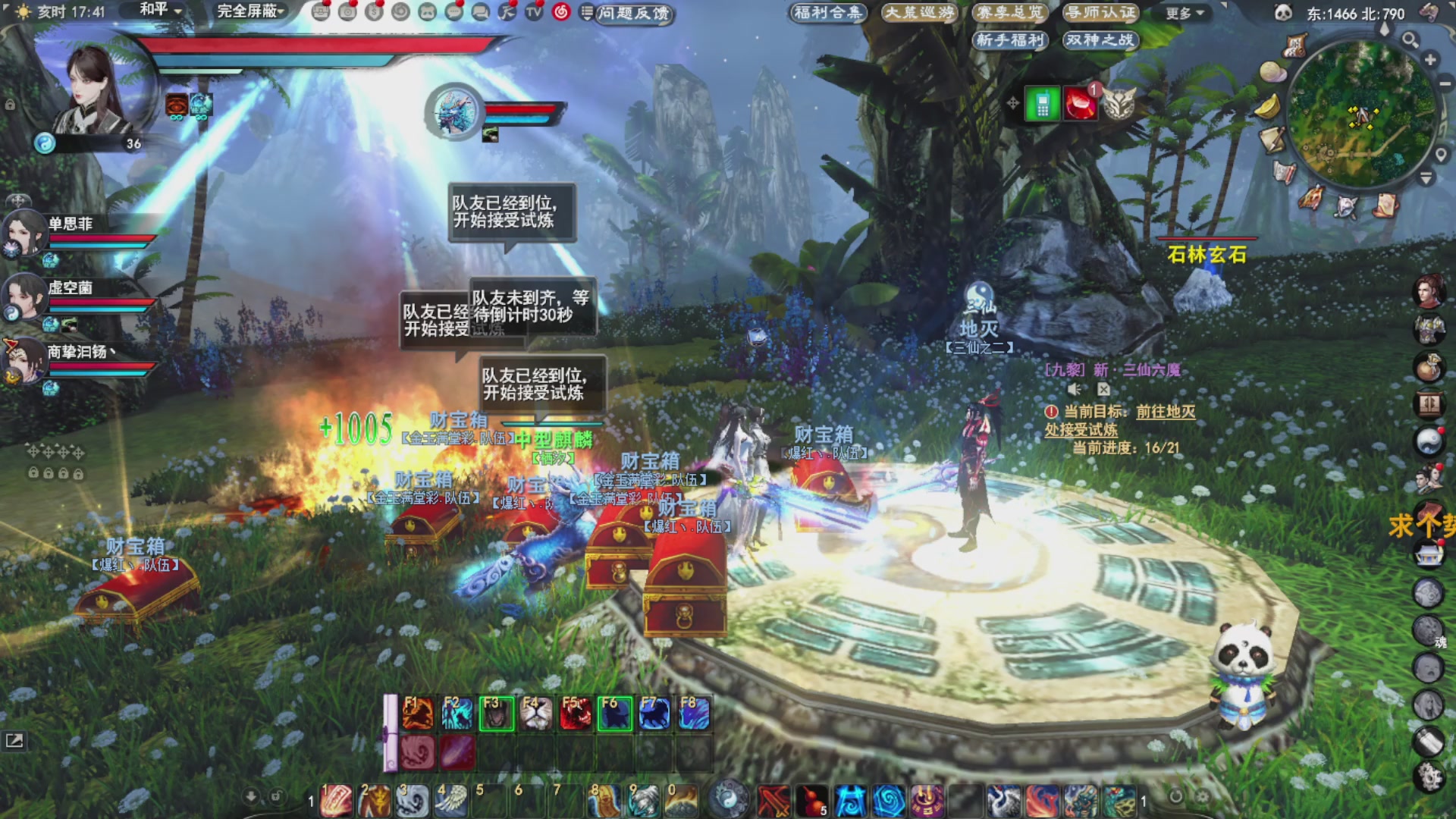The height and width of the screenshot is (819, 1456).
Task: Open the in-game screenshot camera tool
Action: [x=347, y=13]
